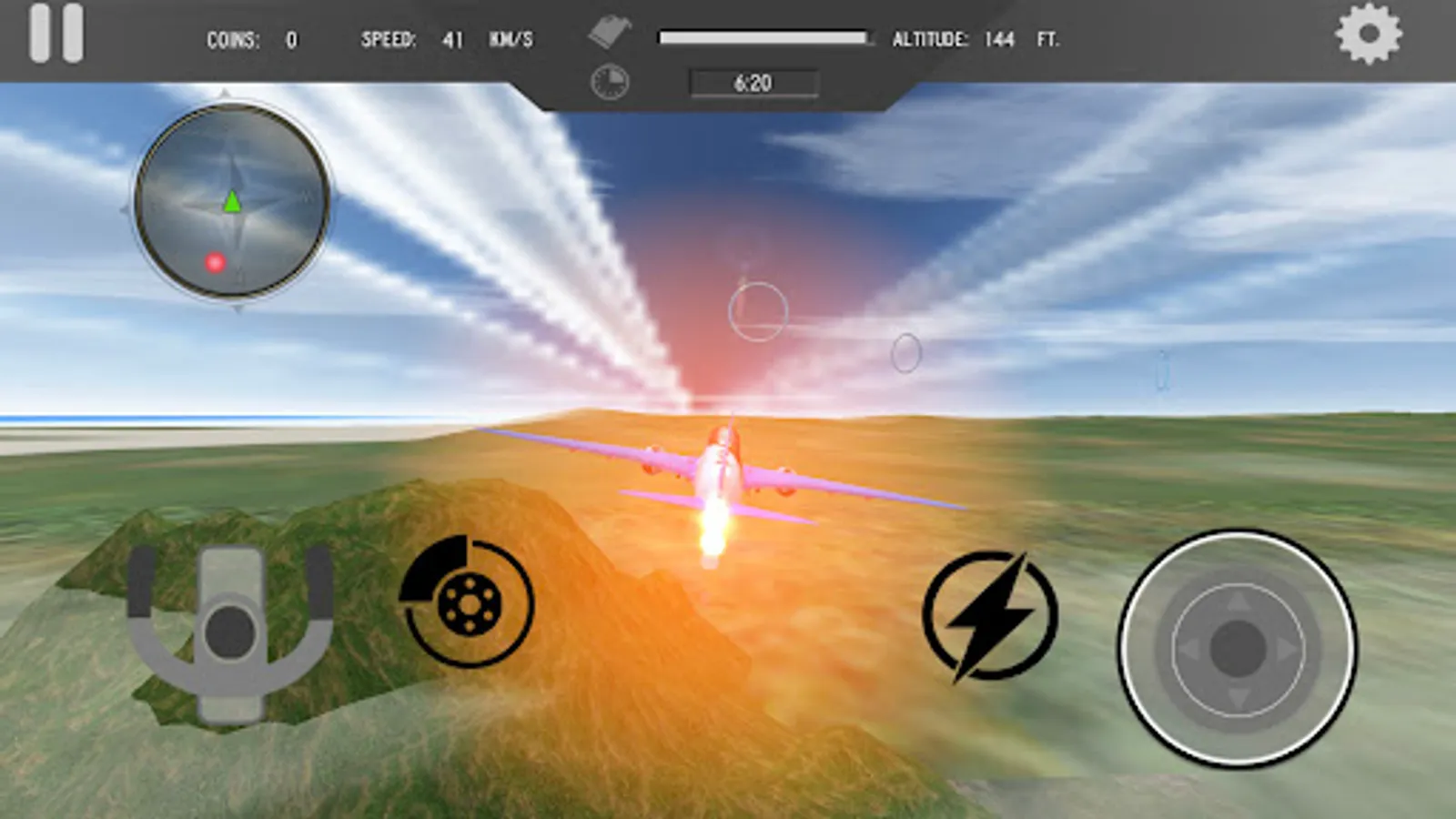The width and height of the screenshot is (1456, 819).
Task: Click the SPEED readout
Action: tap(428, 40)
